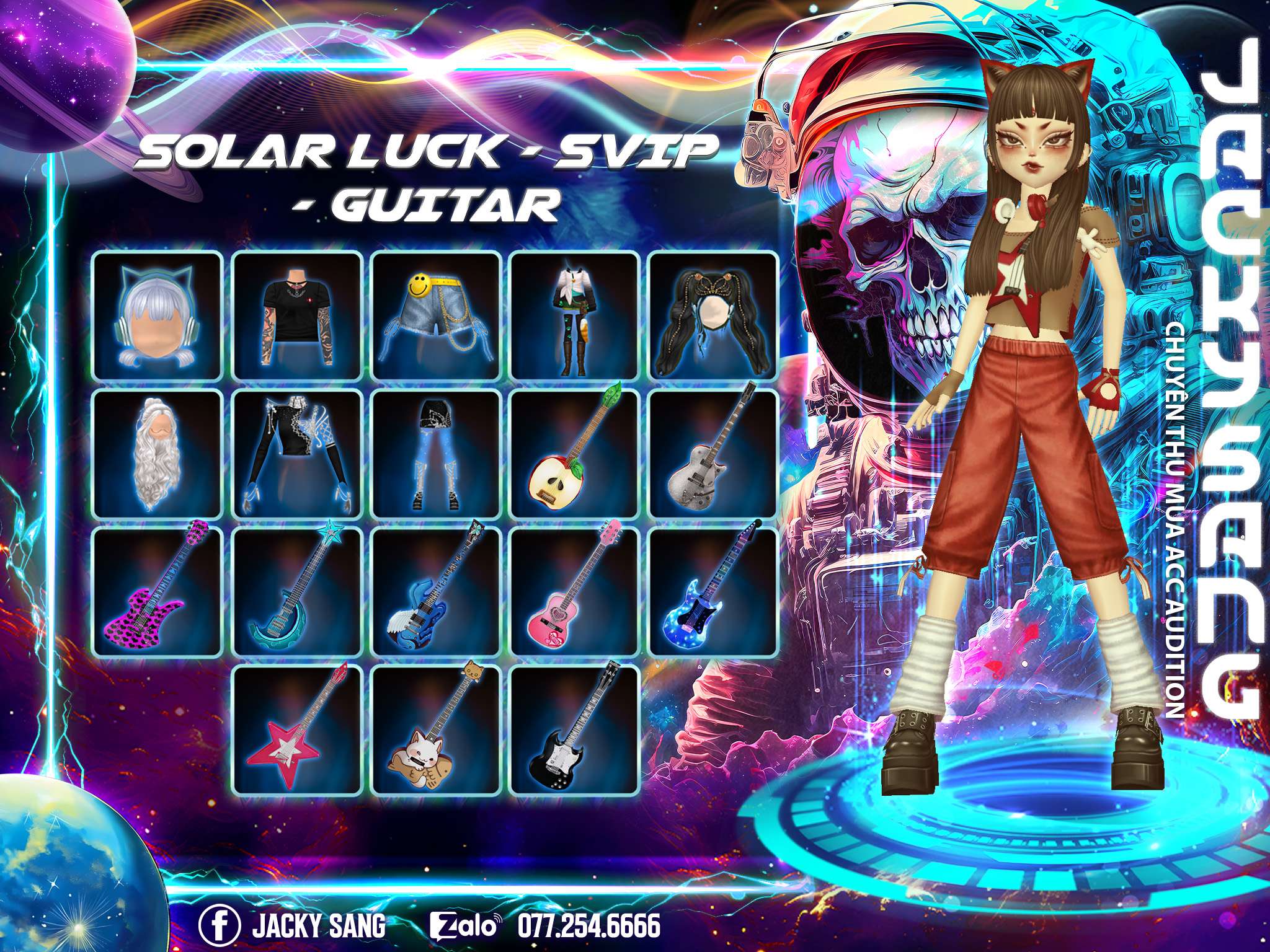Choose the black twin-tail hair tile
This screenshot has width=1270, height=952.
(x=714, y=315)
